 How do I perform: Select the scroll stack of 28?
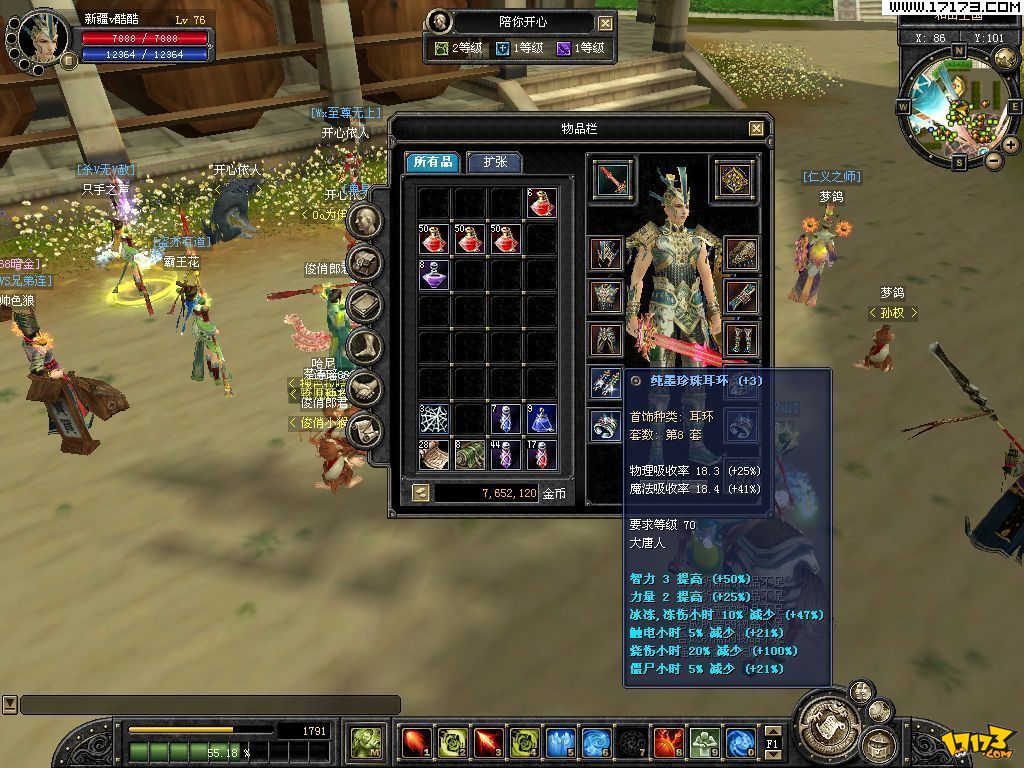pos(434,455)
